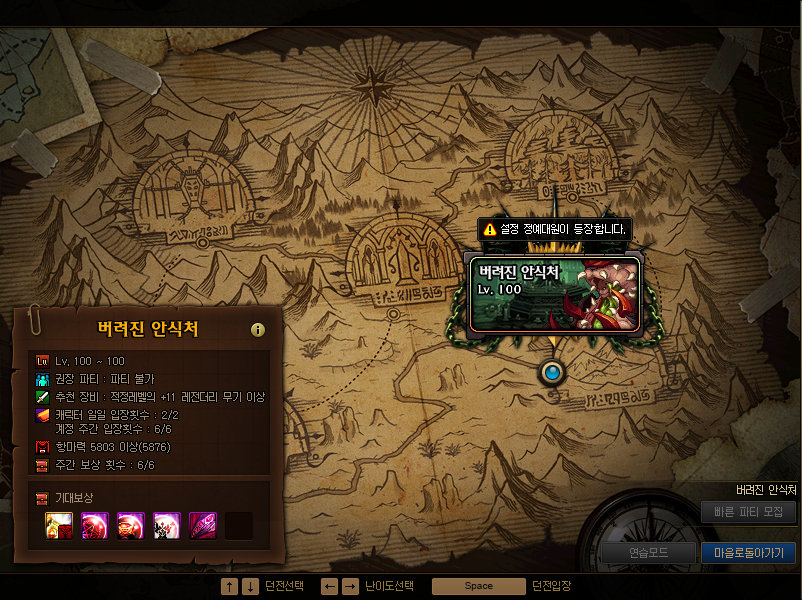The image size is (802, 600).
Task: Open 빠른 파티 모집 quick party recruitment
Action: (x=748, y=512)
